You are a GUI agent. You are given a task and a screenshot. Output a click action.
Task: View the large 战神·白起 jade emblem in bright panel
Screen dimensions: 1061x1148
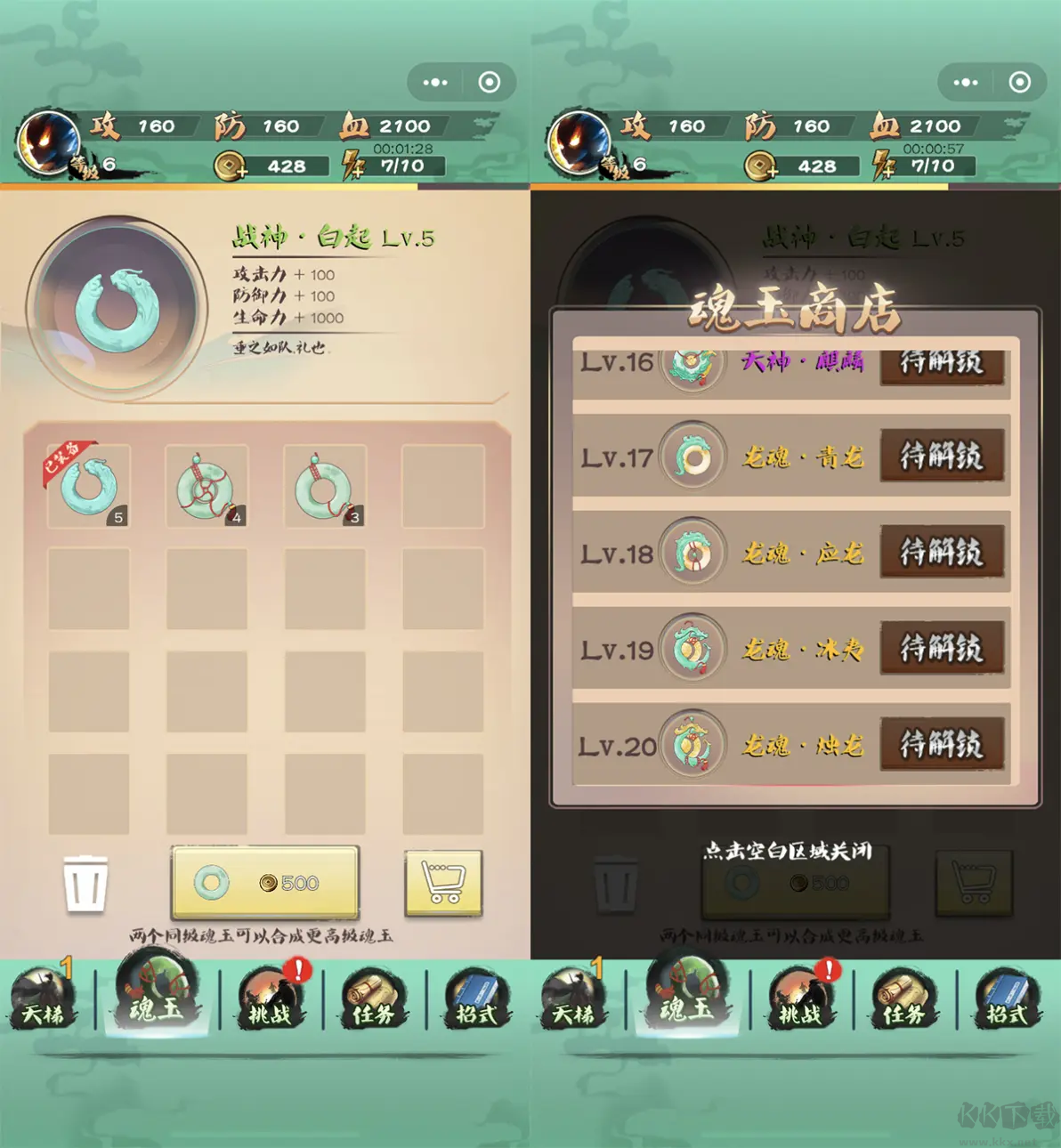pyautogui.click(x=117, y=308)
